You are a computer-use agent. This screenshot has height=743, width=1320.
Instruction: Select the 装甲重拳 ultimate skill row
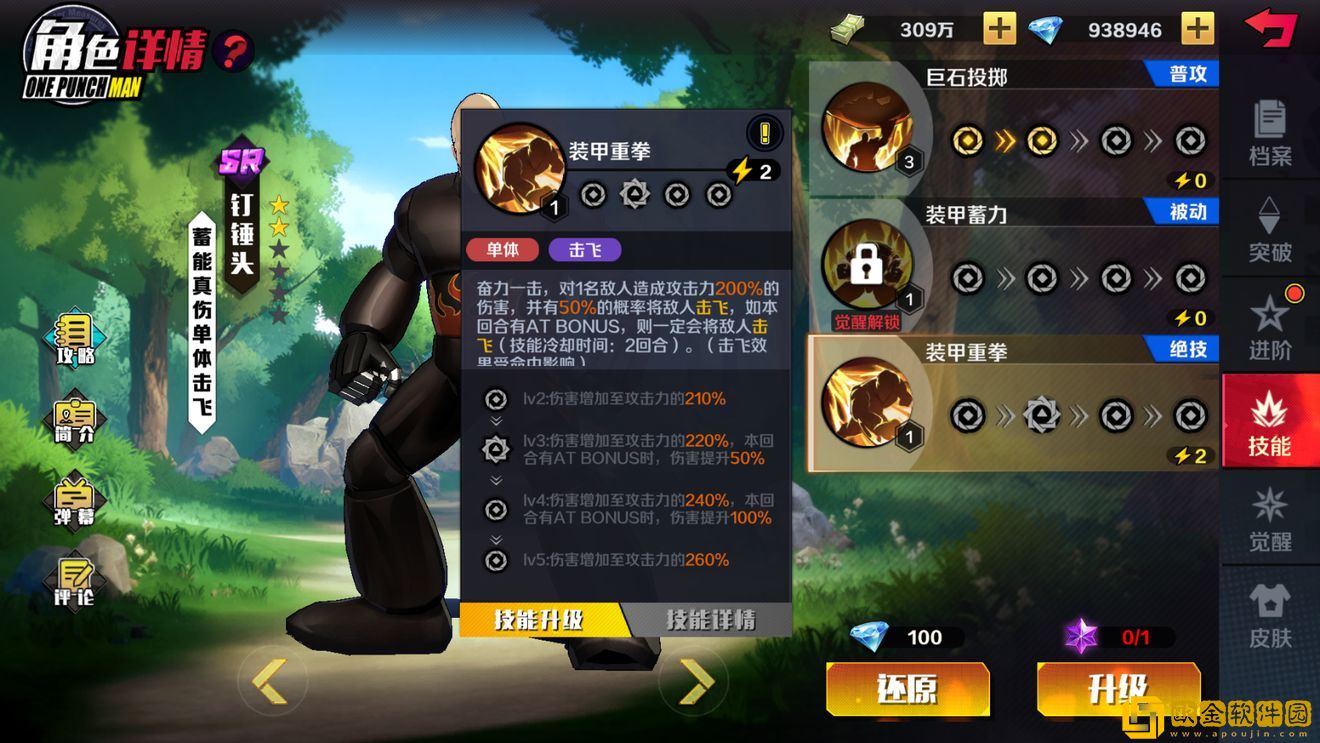[1013, 403]
